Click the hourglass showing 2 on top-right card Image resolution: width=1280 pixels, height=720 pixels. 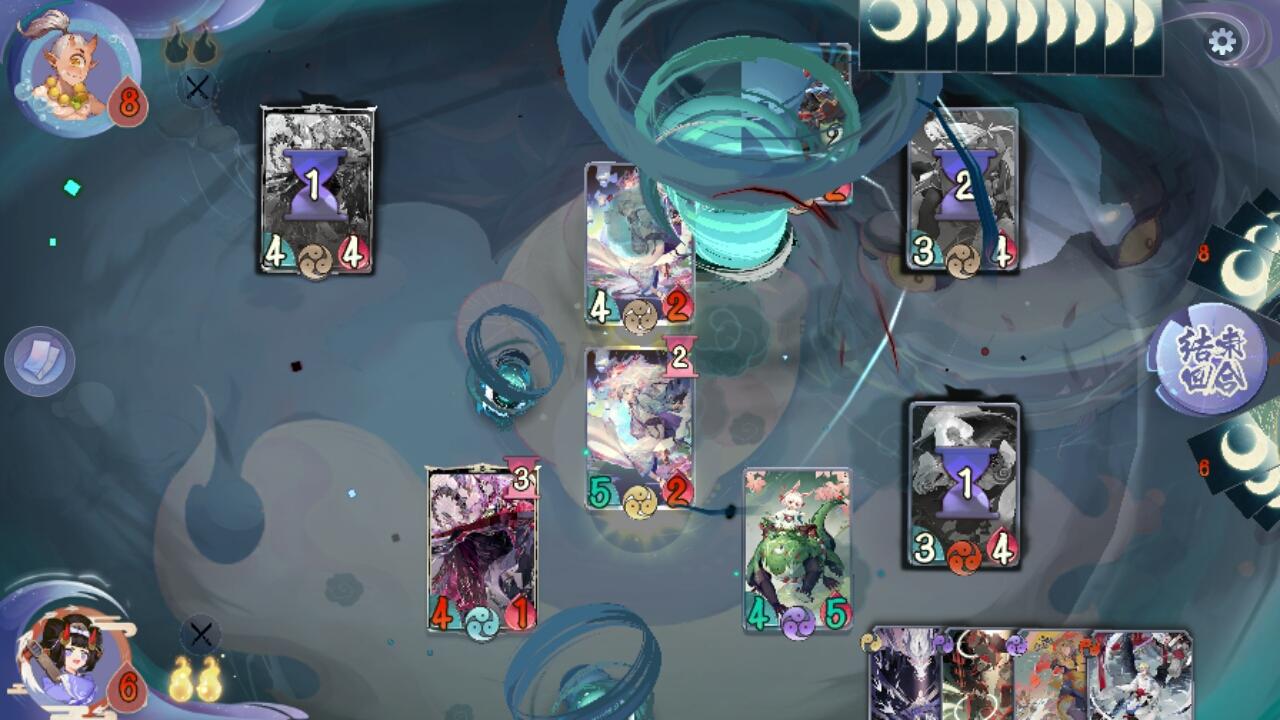pyautogui.click(x=964, y=184)
